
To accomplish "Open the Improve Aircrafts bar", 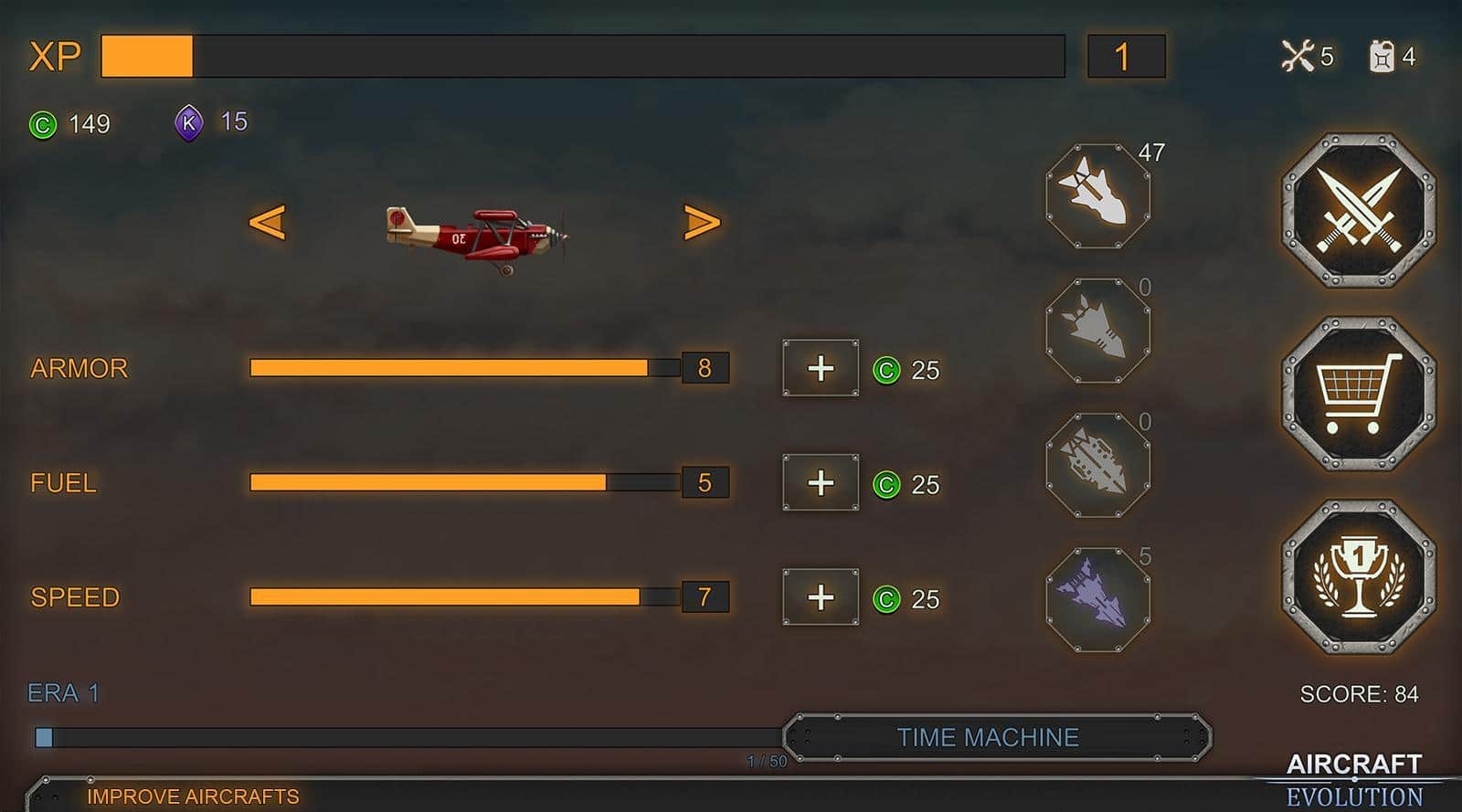I will 193,796.
